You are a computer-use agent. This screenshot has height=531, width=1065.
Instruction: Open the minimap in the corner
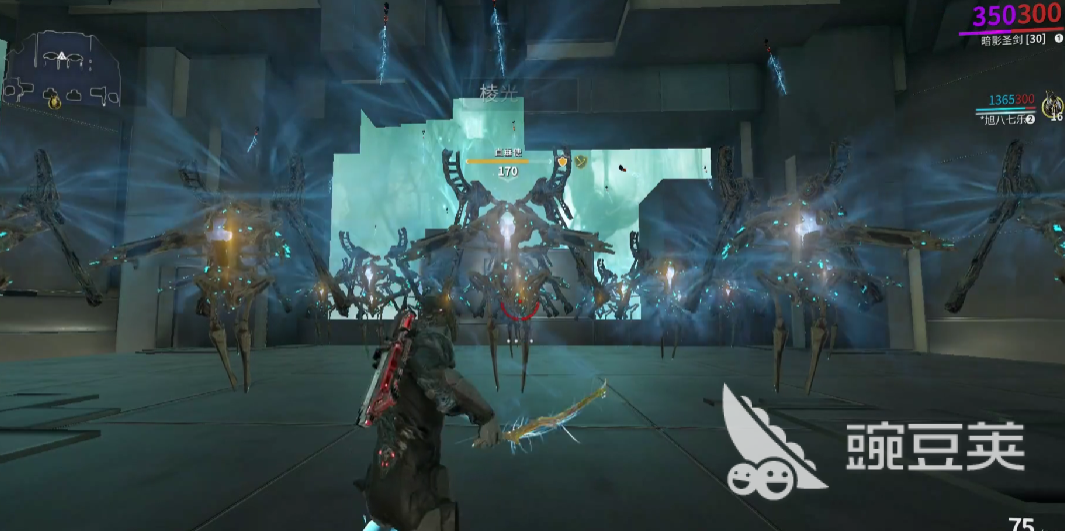[64, 72]
